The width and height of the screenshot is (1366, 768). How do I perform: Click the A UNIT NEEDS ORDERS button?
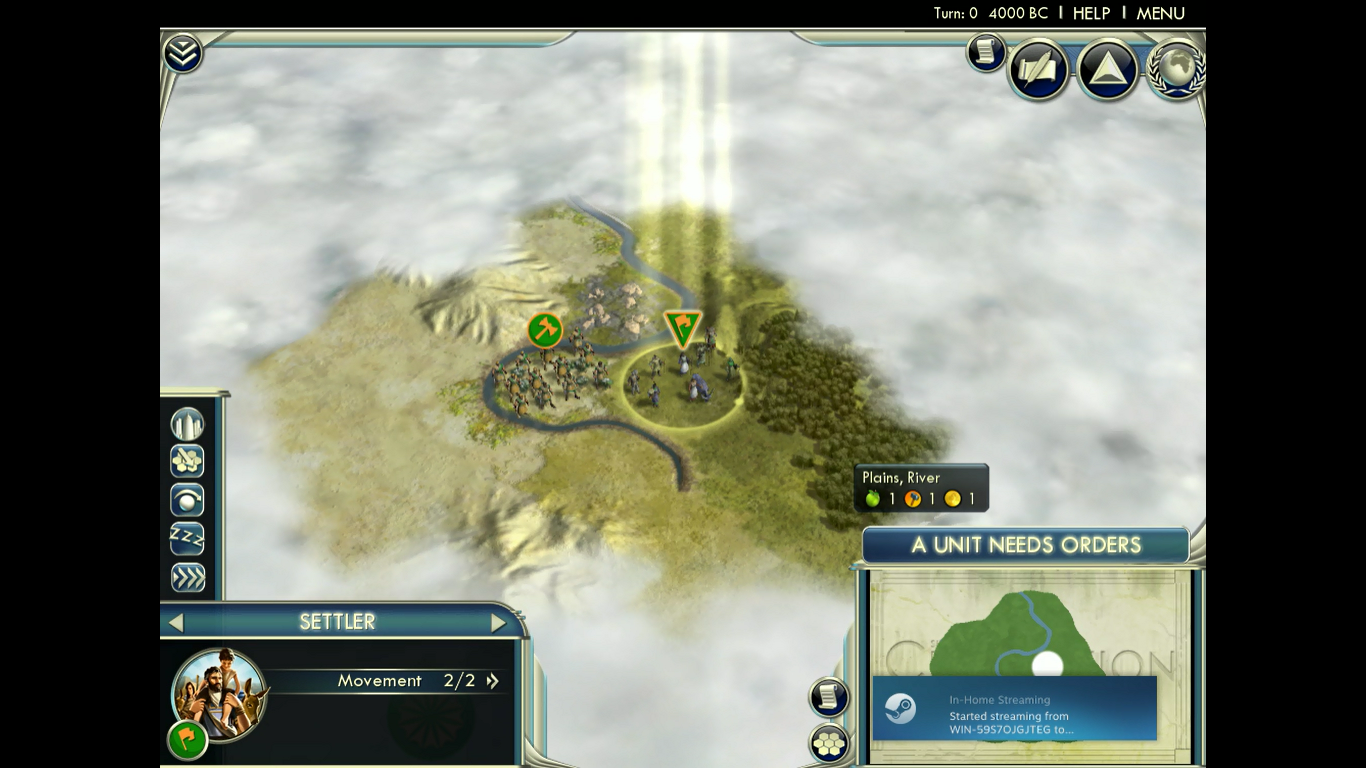coord(1026,545)
